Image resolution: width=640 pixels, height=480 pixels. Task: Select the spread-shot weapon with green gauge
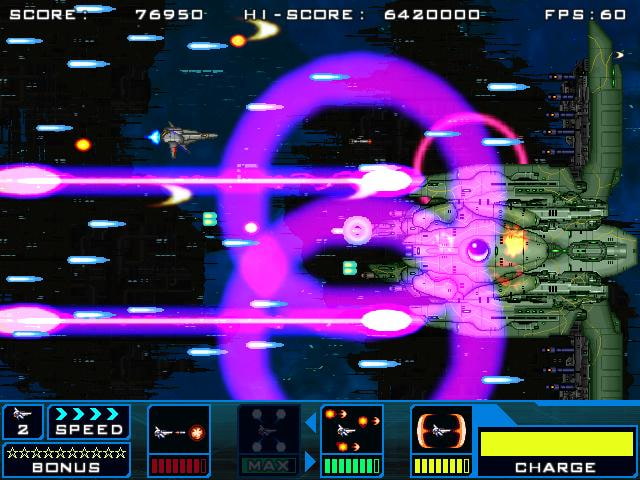click(352, 432)
